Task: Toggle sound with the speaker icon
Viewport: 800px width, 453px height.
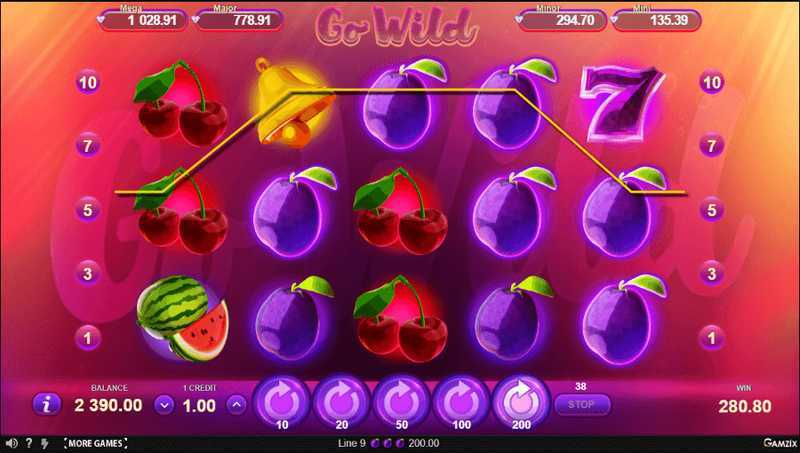Action: point(10,443)
